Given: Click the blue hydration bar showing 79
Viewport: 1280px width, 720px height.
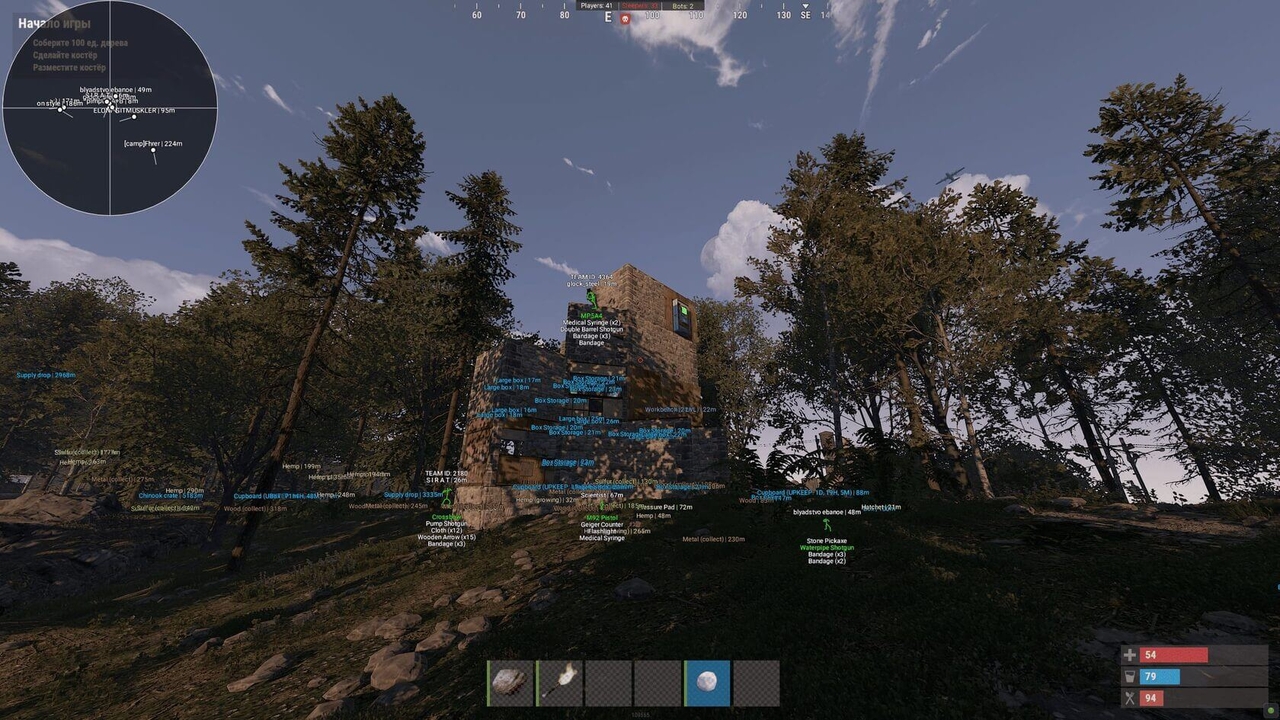Looking at the screenshot, I should pos(1158,677).
